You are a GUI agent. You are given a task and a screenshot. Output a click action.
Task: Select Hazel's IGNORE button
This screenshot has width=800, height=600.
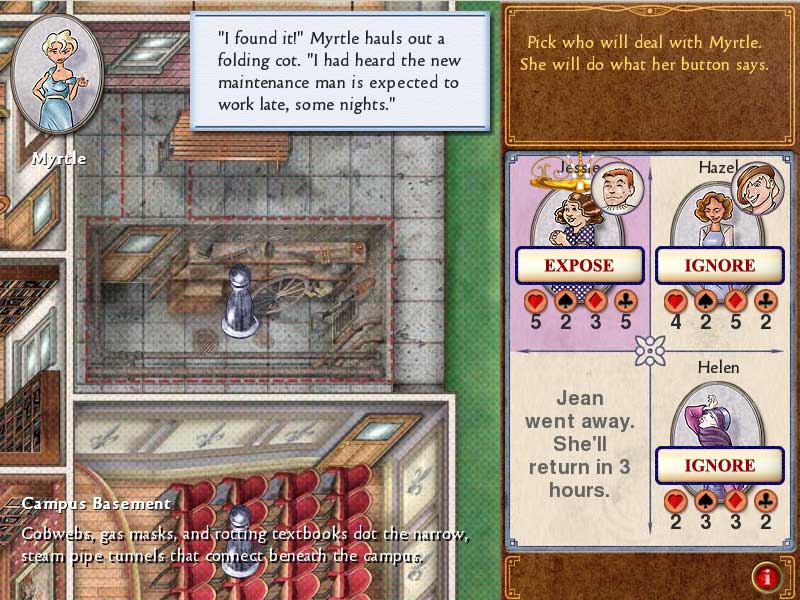tap(719, 266)
